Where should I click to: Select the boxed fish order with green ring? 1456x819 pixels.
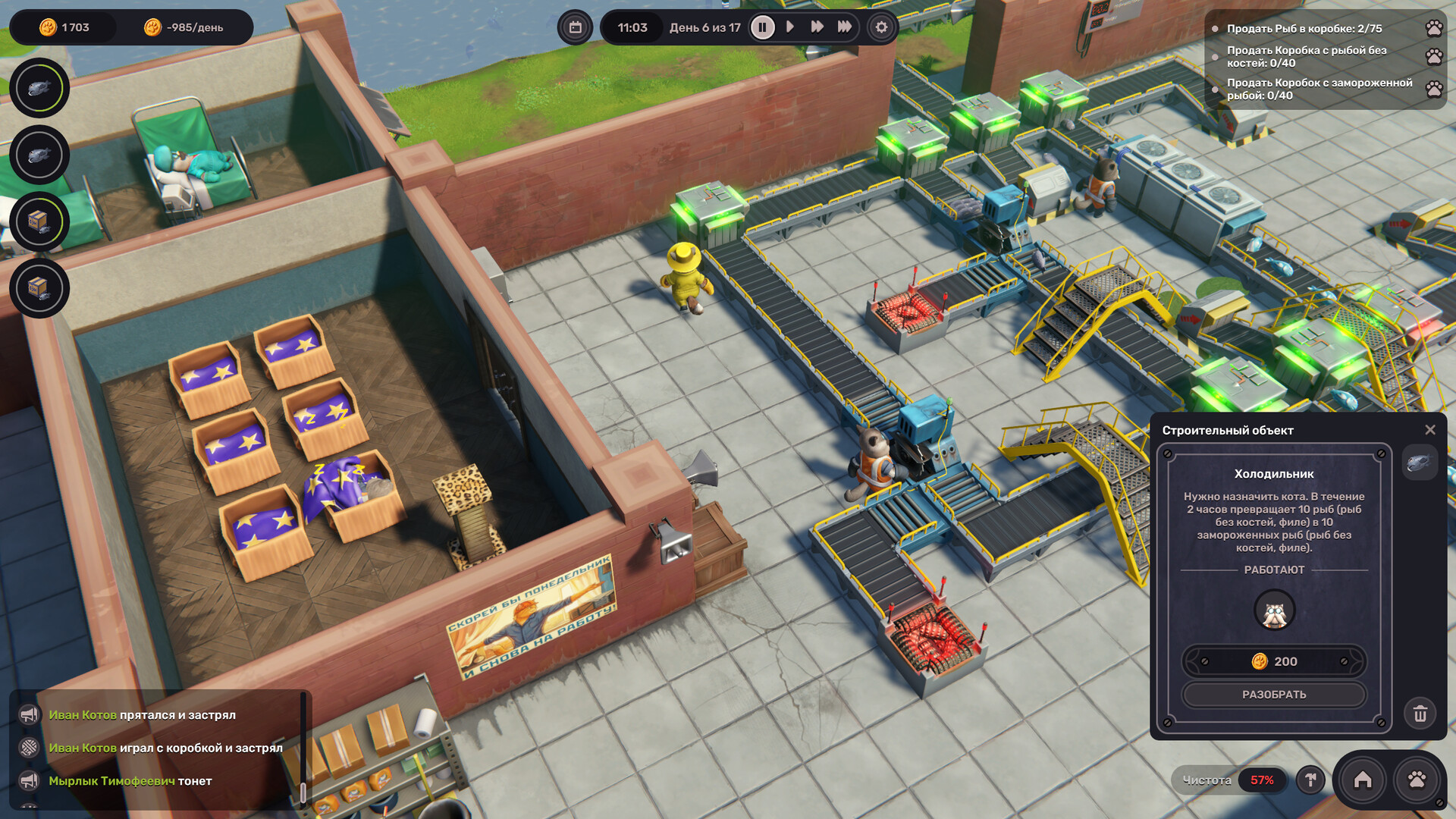coord(39,221)
